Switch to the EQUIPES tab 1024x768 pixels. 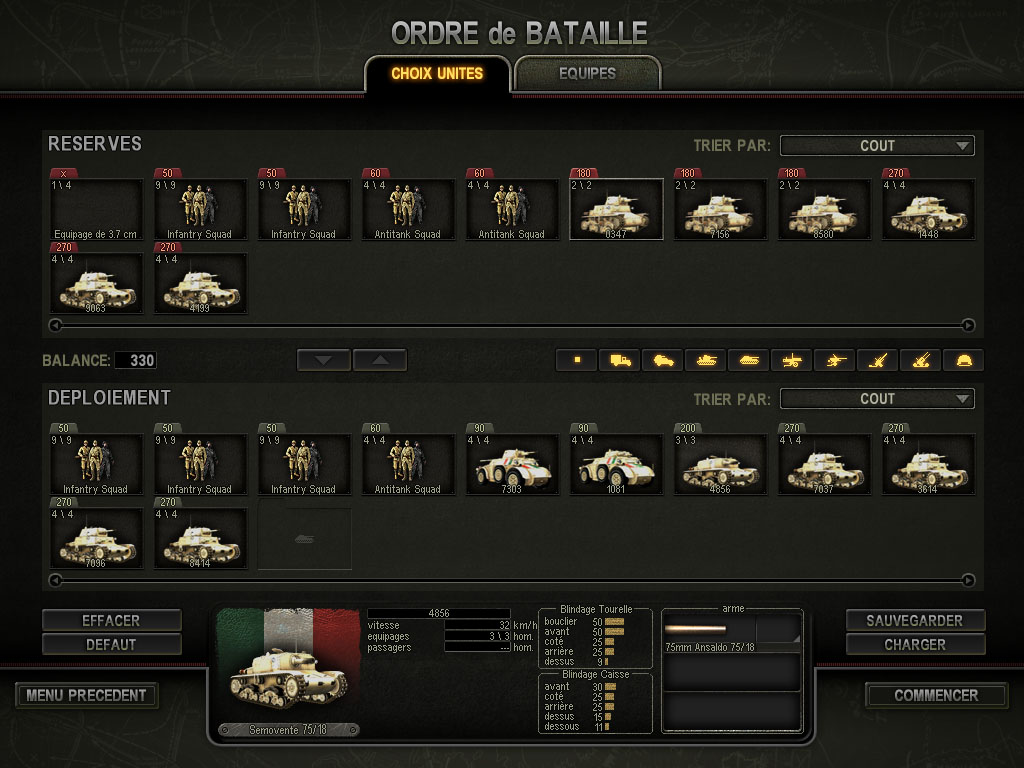(x=587, y=73)
